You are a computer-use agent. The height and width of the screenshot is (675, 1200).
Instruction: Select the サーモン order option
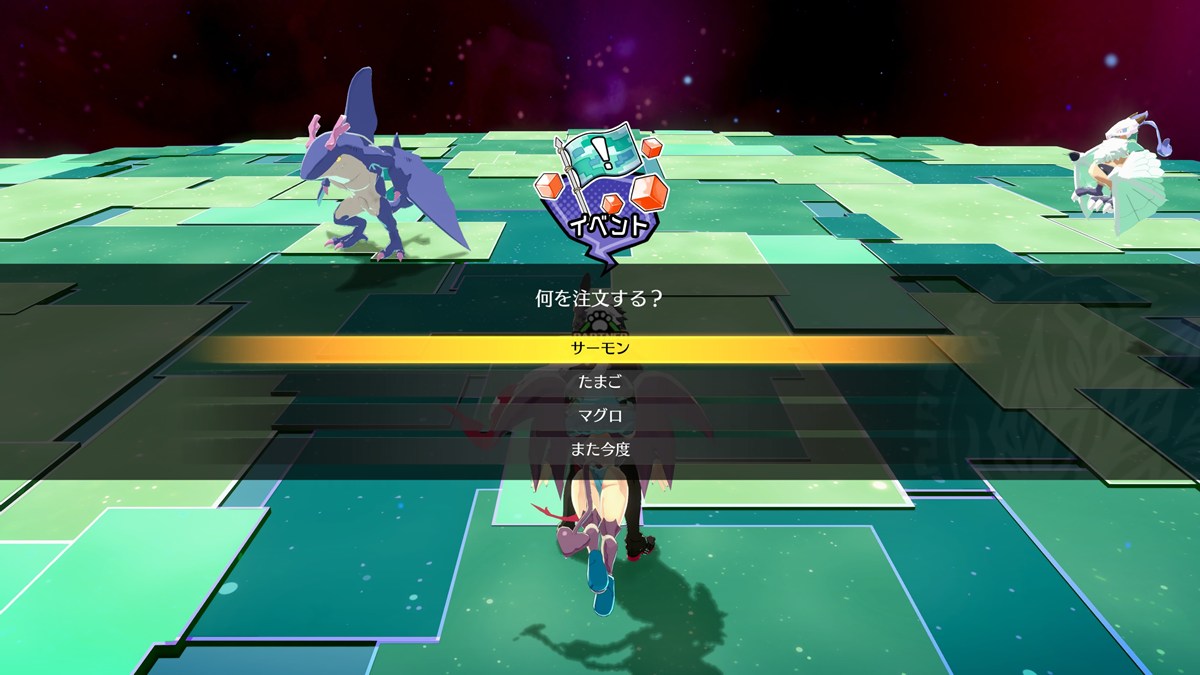coord(600,349)
